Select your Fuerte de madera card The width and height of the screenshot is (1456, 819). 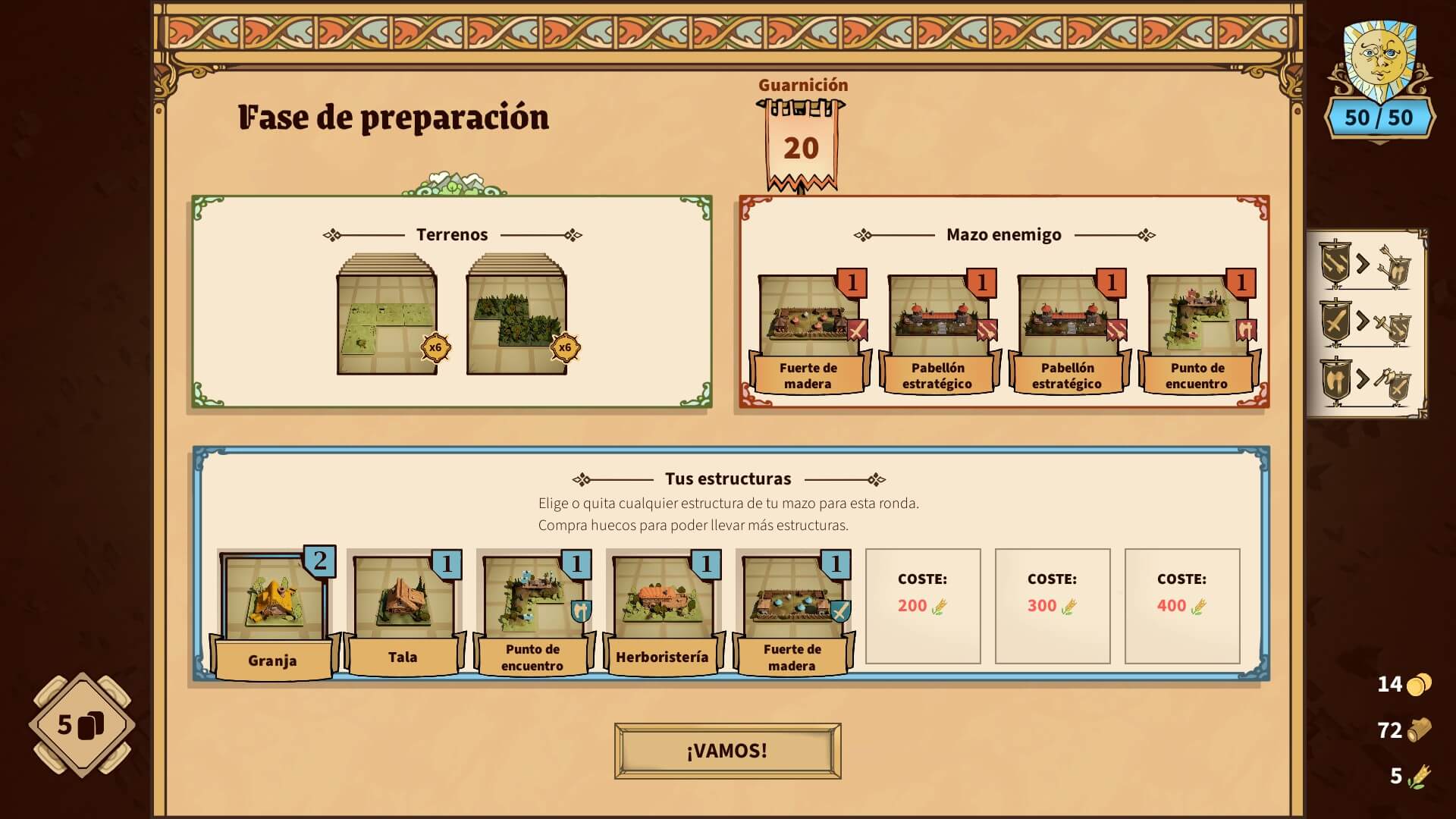point(792,611)
